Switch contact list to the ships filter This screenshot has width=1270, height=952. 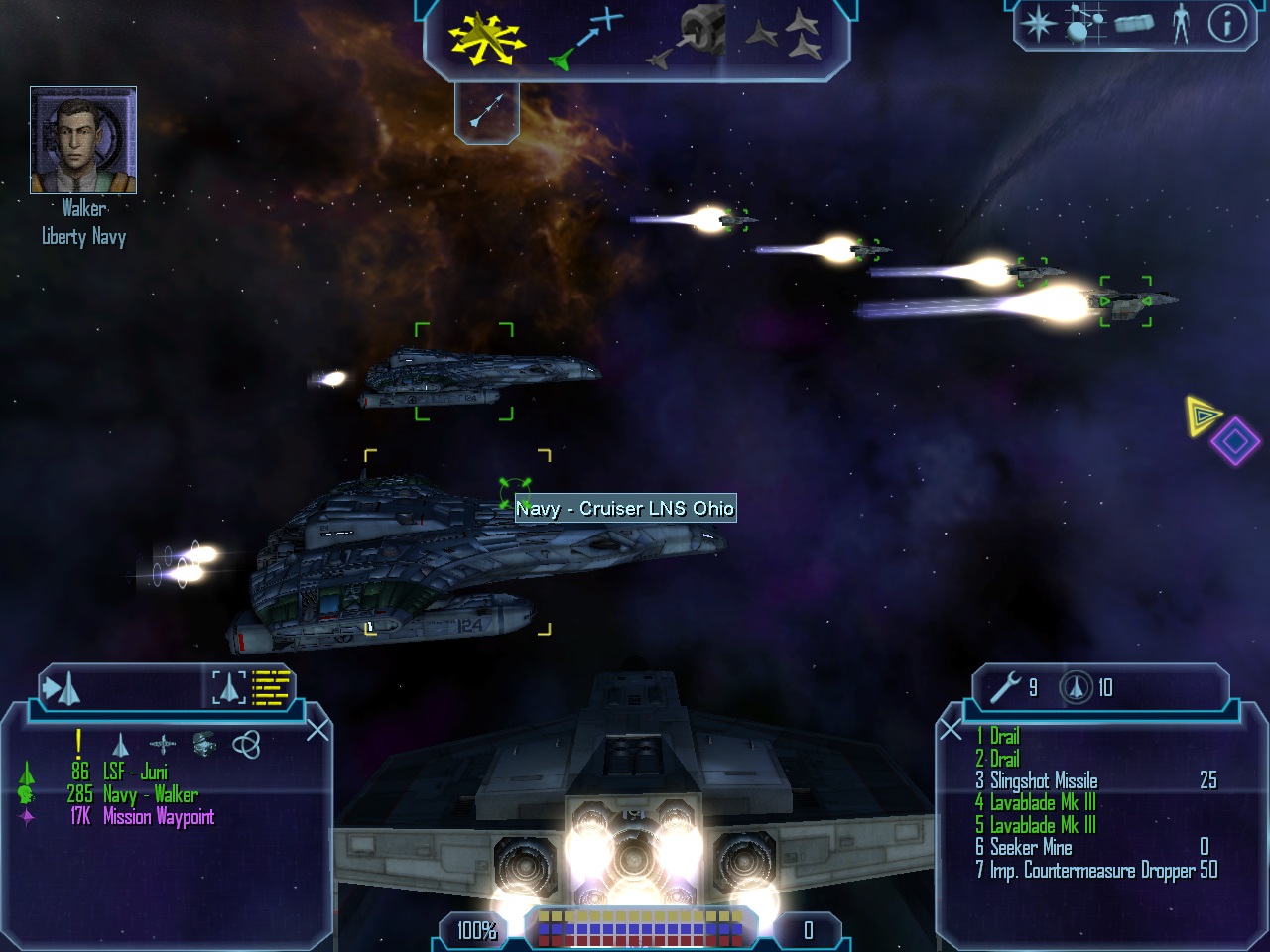pyautogui.click(x=120, y=744)
